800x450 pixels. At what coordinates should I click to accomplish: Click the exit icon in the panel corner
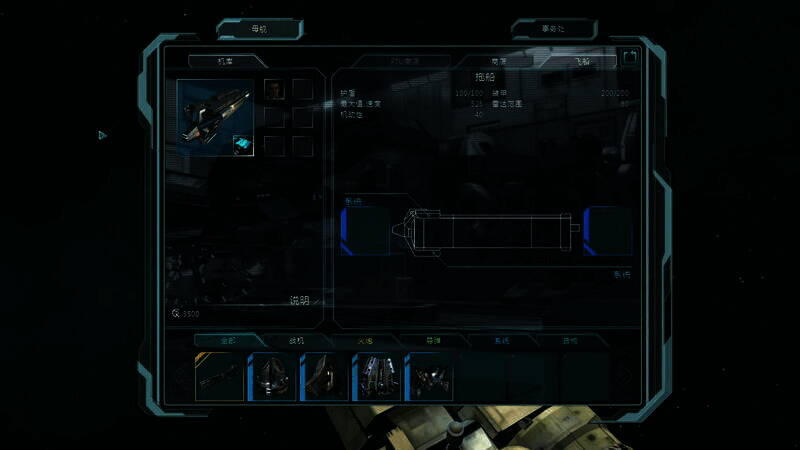(630, 58)
